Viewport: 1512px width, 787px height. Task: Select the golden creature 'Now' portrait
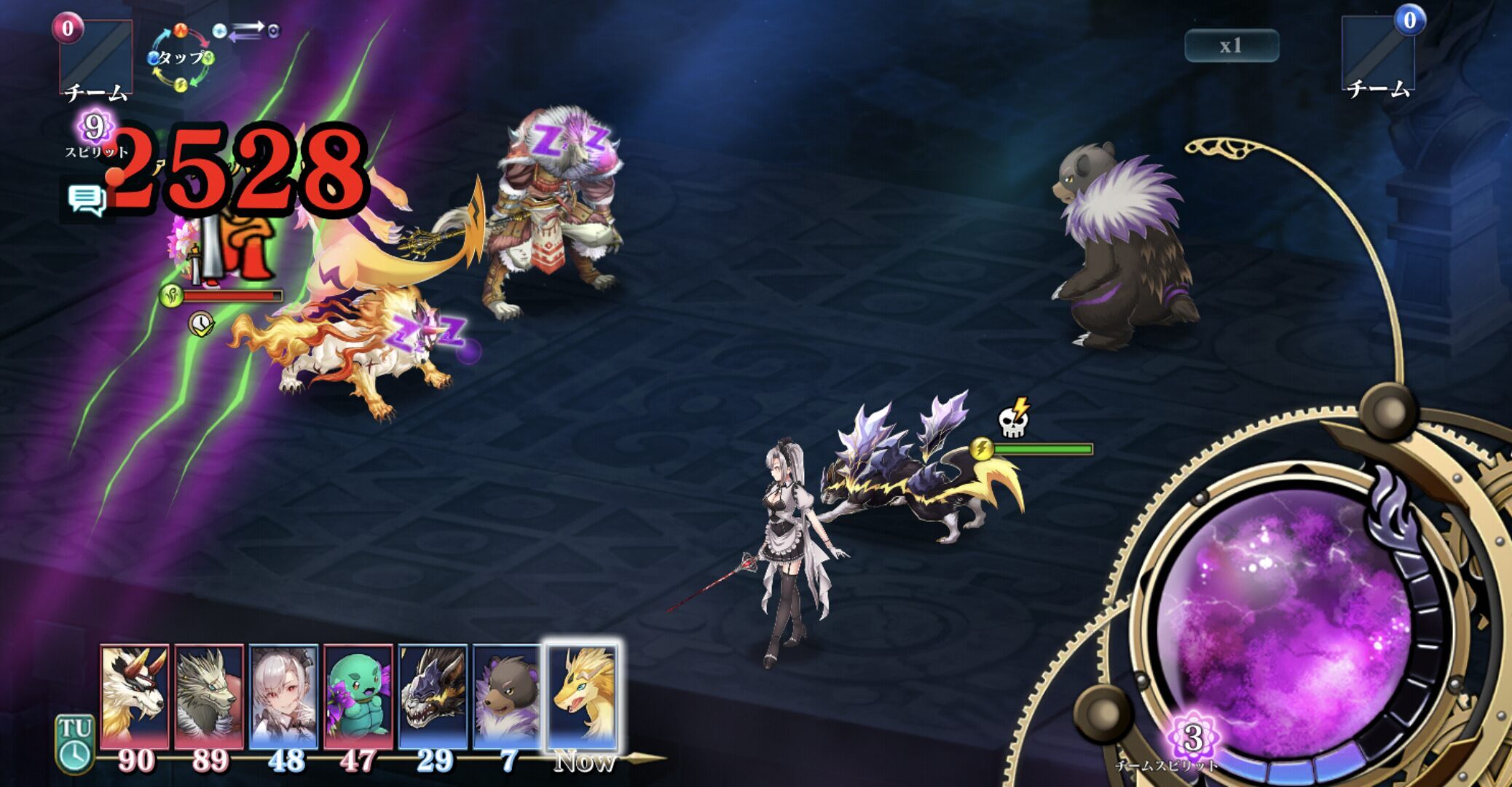click(x=582, y=696)
